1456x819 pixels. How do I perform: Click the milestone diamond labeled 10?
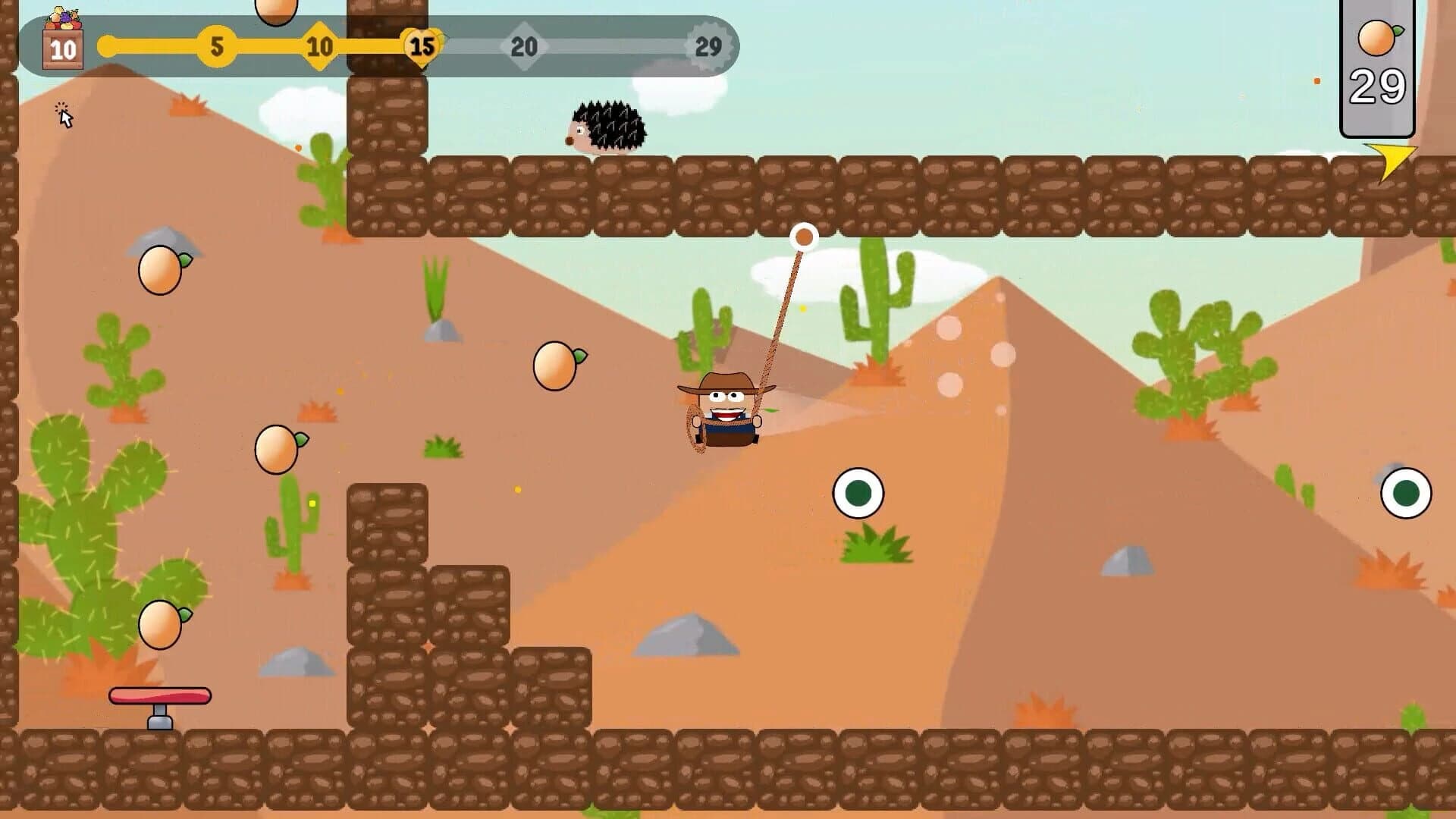click(x=318, y=47)
